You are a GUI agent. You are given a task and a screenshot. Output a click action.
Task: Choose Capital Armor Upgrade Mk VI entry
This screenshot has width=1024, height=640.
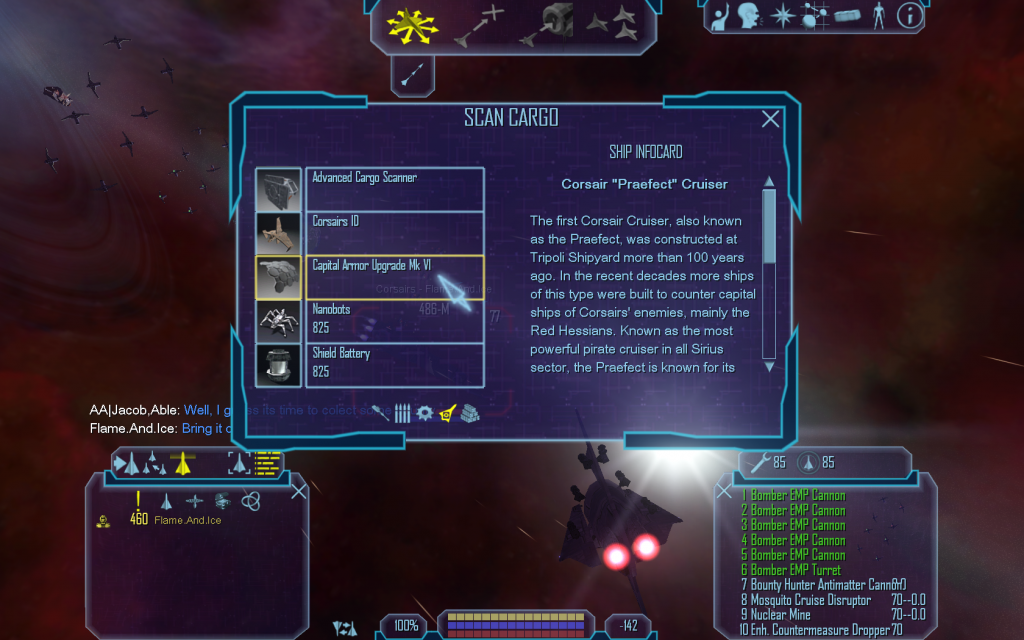click(394, 277)
